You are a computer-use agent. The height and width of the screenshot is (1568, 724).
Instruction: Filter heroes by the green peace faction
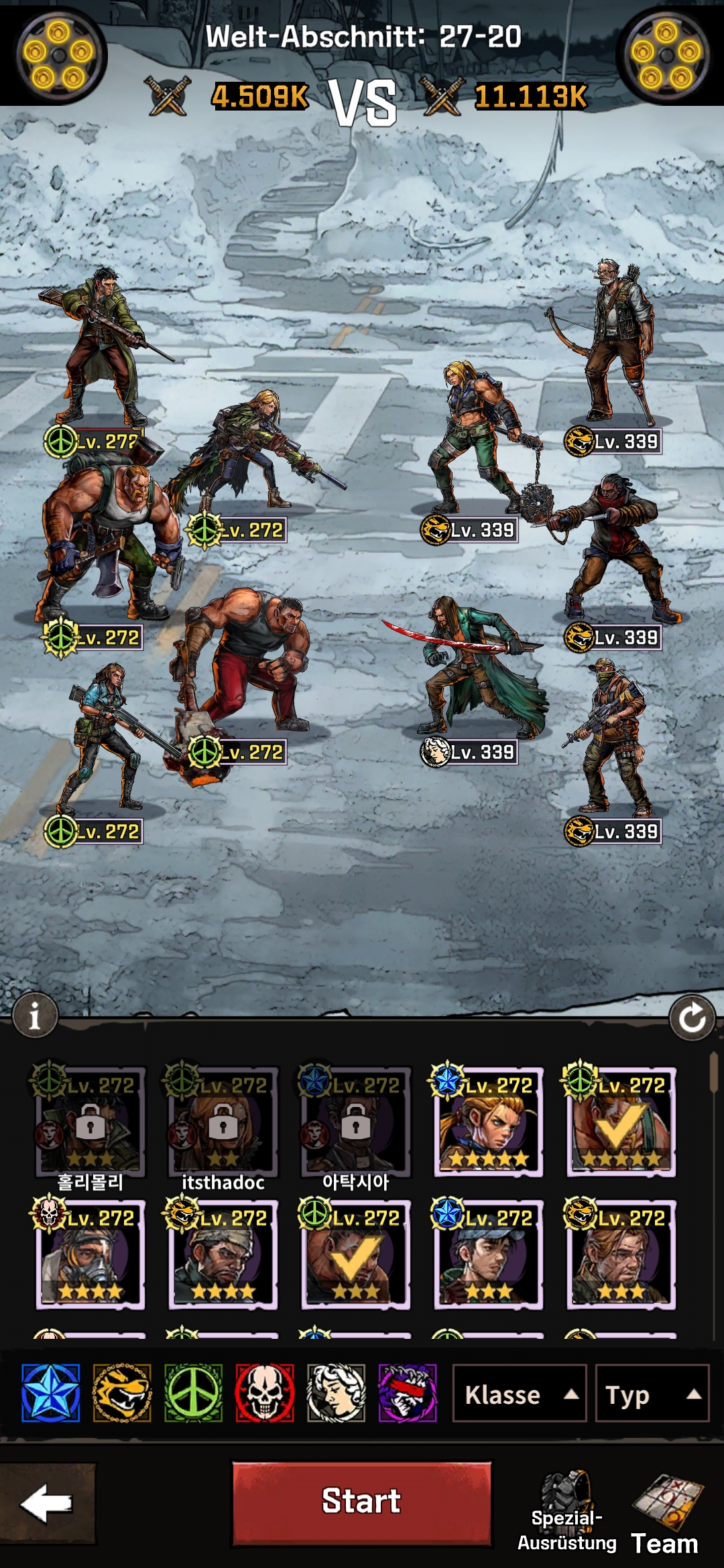pos(193,1393)
